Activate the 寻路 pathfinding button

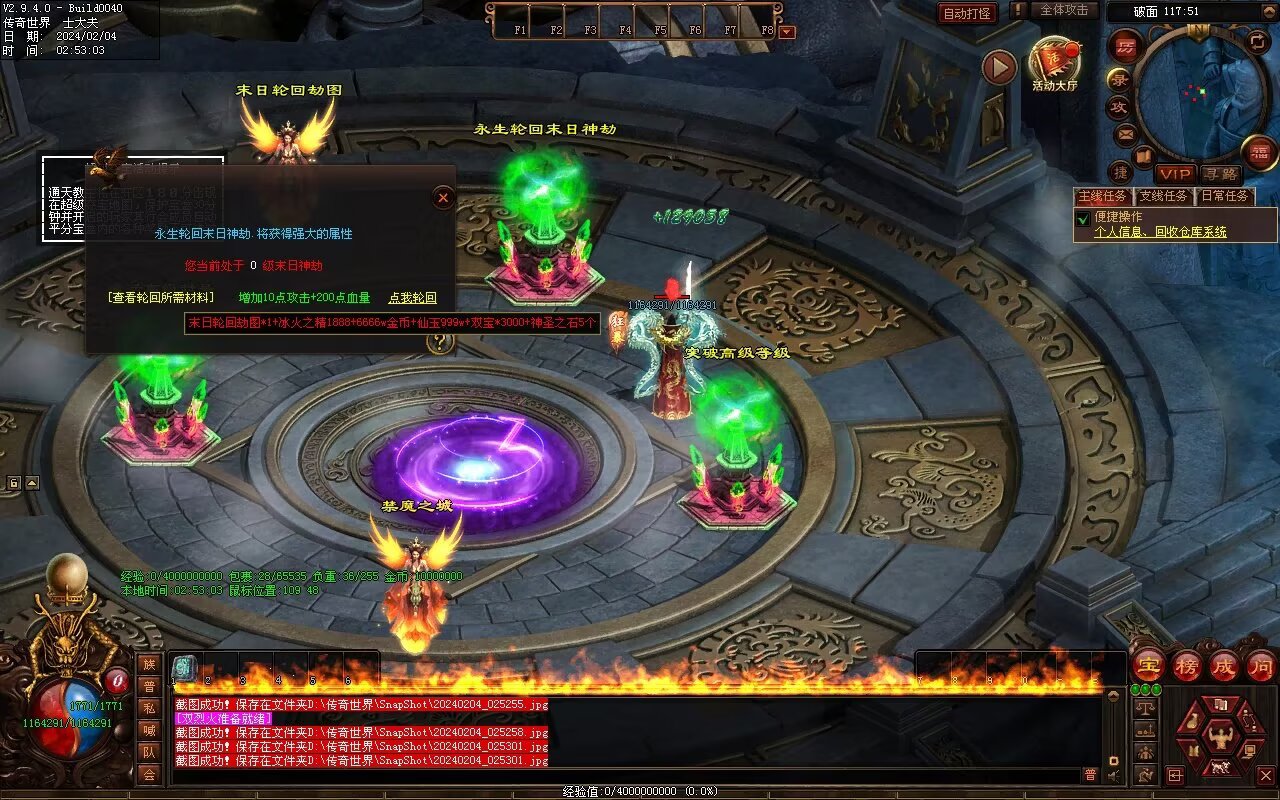tap(1220, 174)
